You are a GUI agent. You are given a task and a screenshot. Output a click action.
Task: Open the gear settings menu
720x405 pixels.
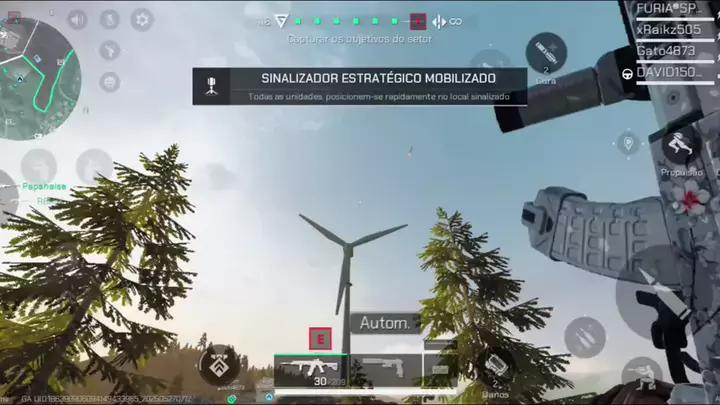click(142, 19)
